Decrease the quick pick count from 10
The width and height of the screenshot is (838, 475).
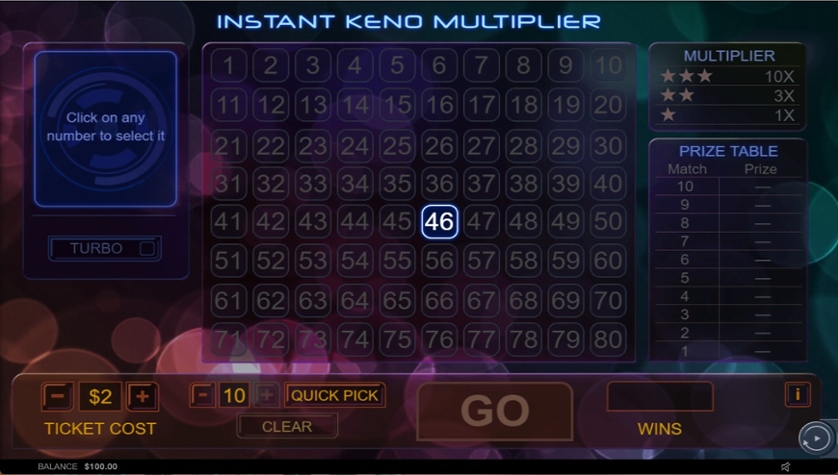pos(202,395)
